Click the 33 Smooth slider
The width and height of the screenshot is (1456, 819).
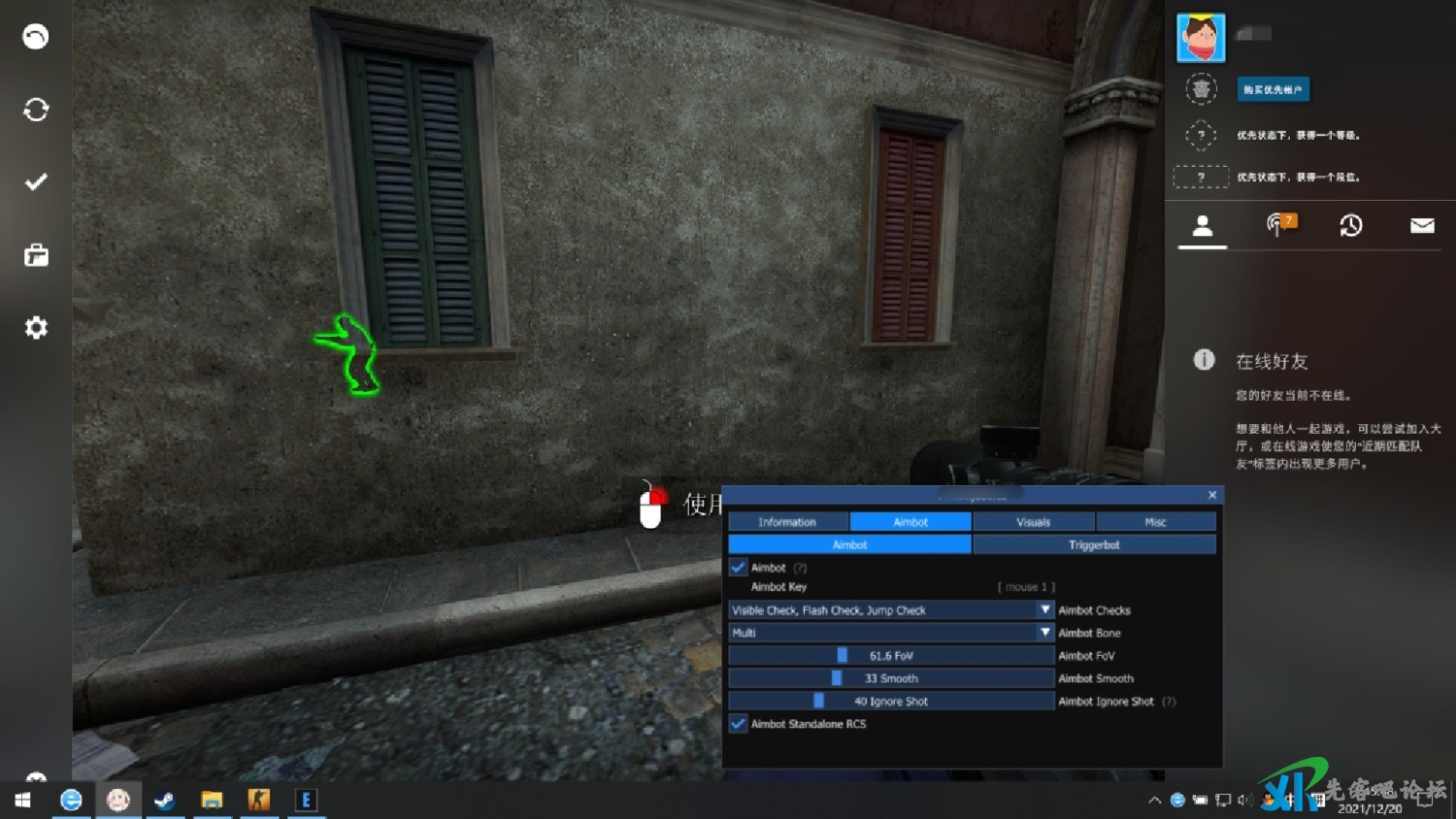pyautogui.click(x=890, y=678)
